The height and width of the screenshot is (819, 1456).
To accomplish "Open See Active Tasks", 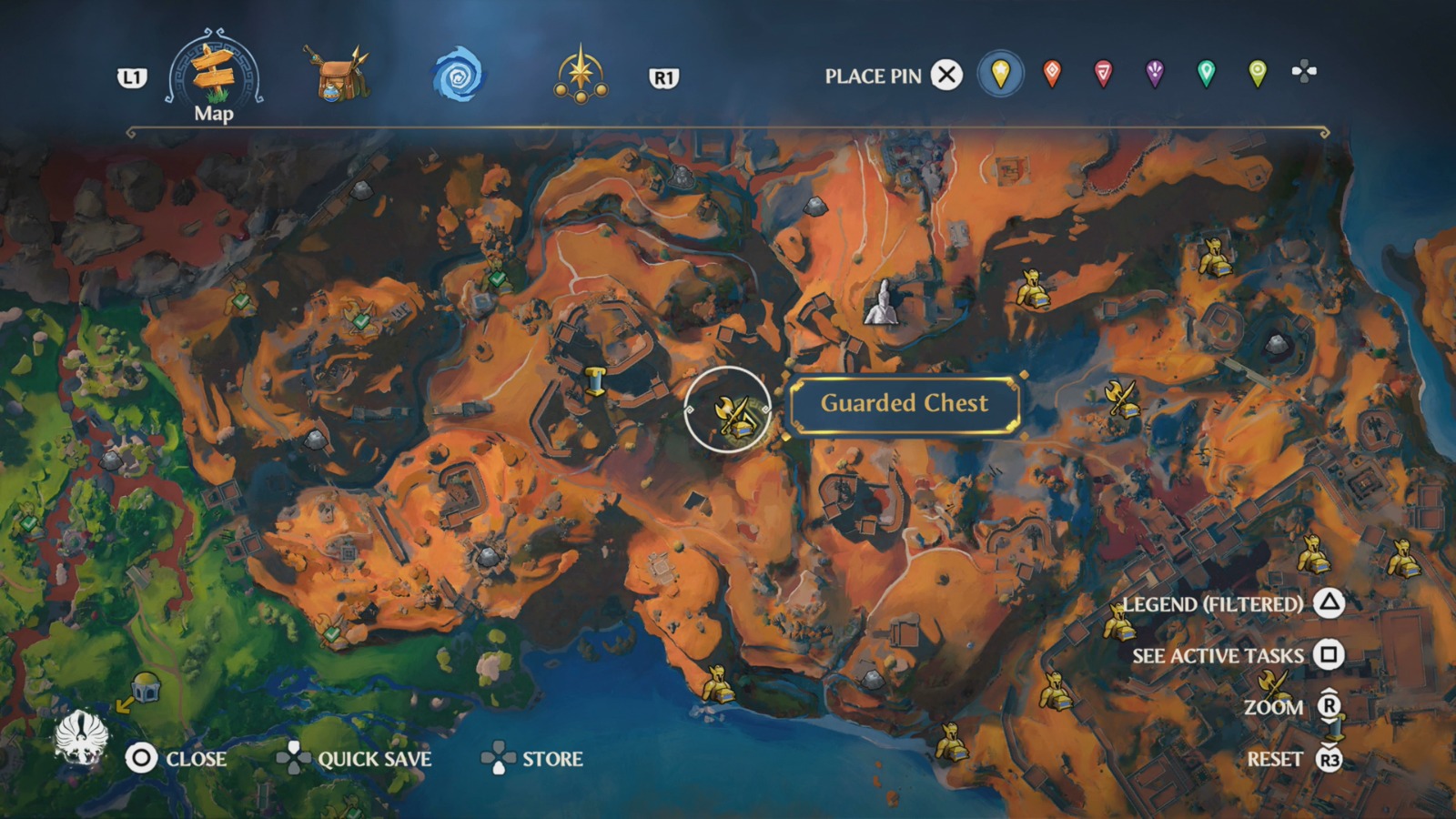I will (x=1218, y=654).
